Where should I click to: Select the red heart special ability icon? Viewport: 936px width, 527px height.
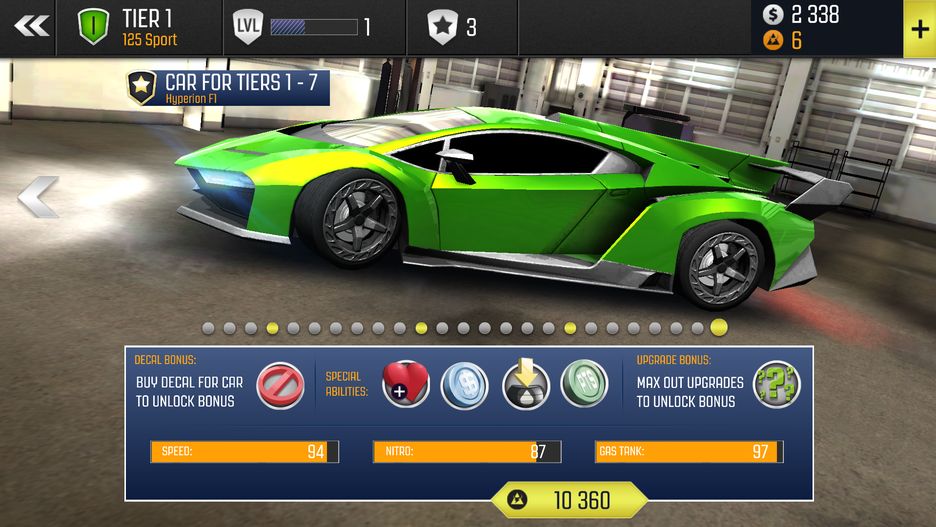click(406, 385)
